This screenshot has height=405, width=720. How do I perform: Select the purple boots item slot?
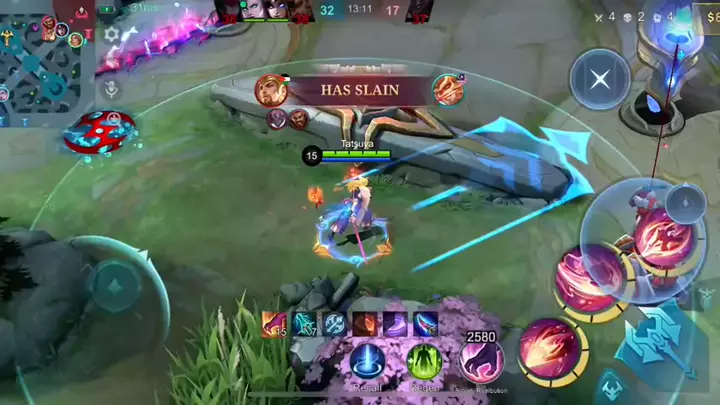click(x=397, y=324)
